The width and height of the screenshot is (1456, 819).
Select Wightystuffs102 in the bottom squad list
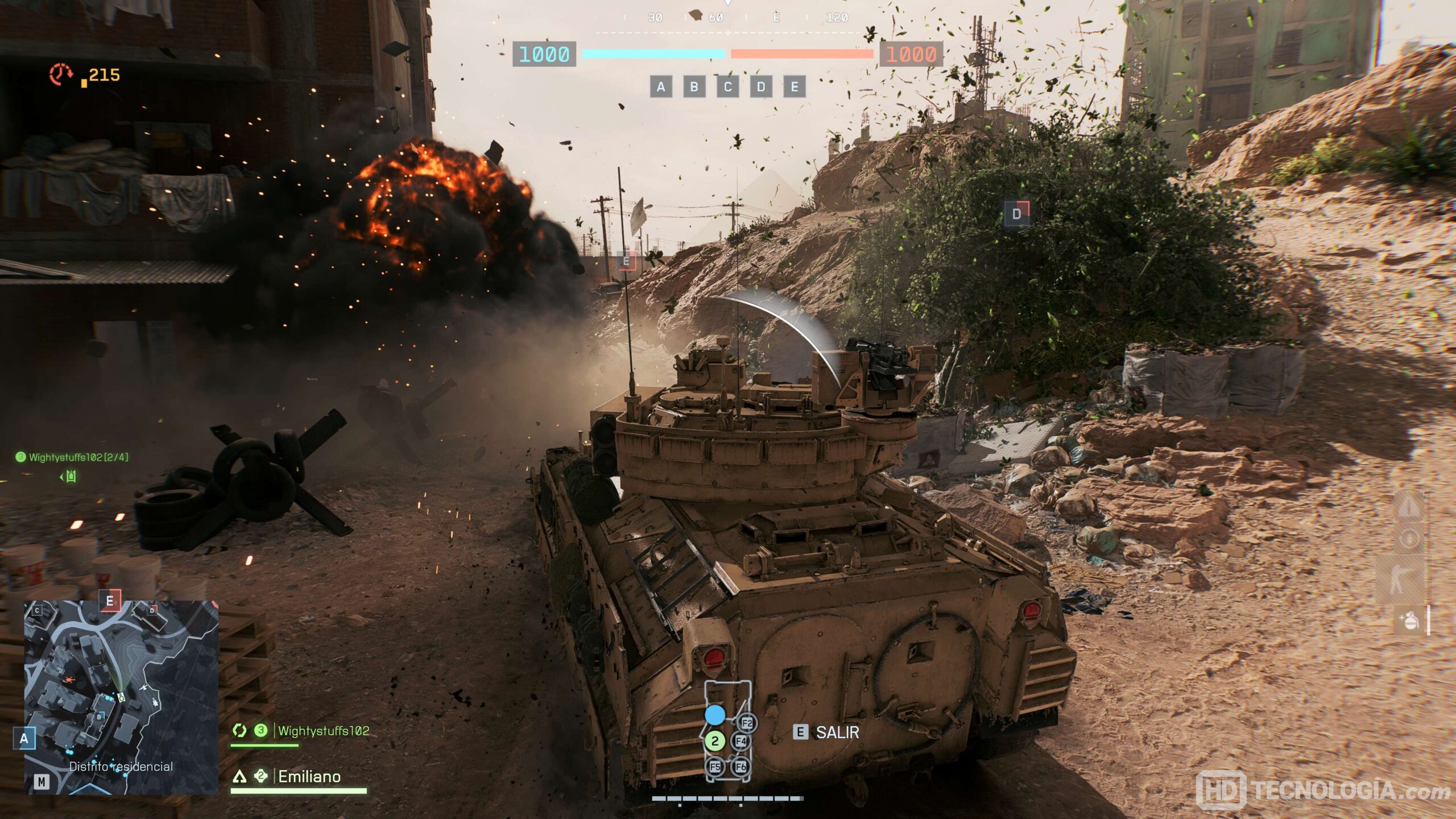pyautogui.click(x=323, y=731)
